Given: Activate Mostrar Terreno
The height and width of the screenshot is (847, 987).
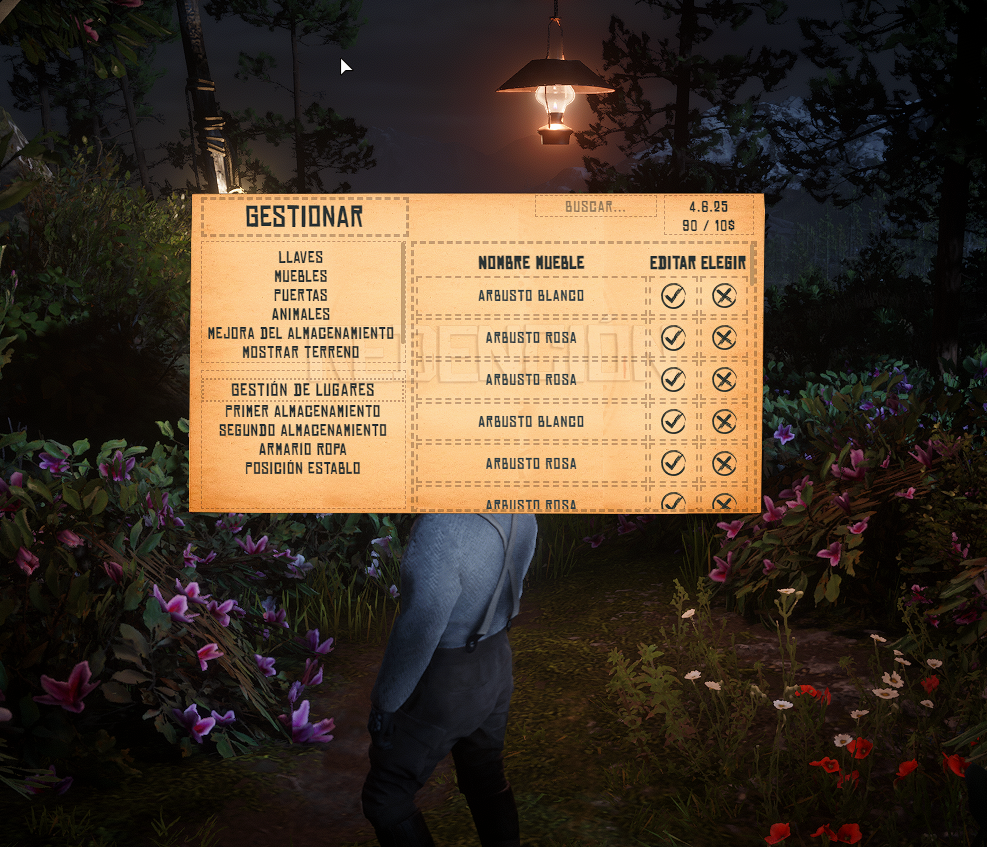Looking at the screenshot, I should [300, 352].
